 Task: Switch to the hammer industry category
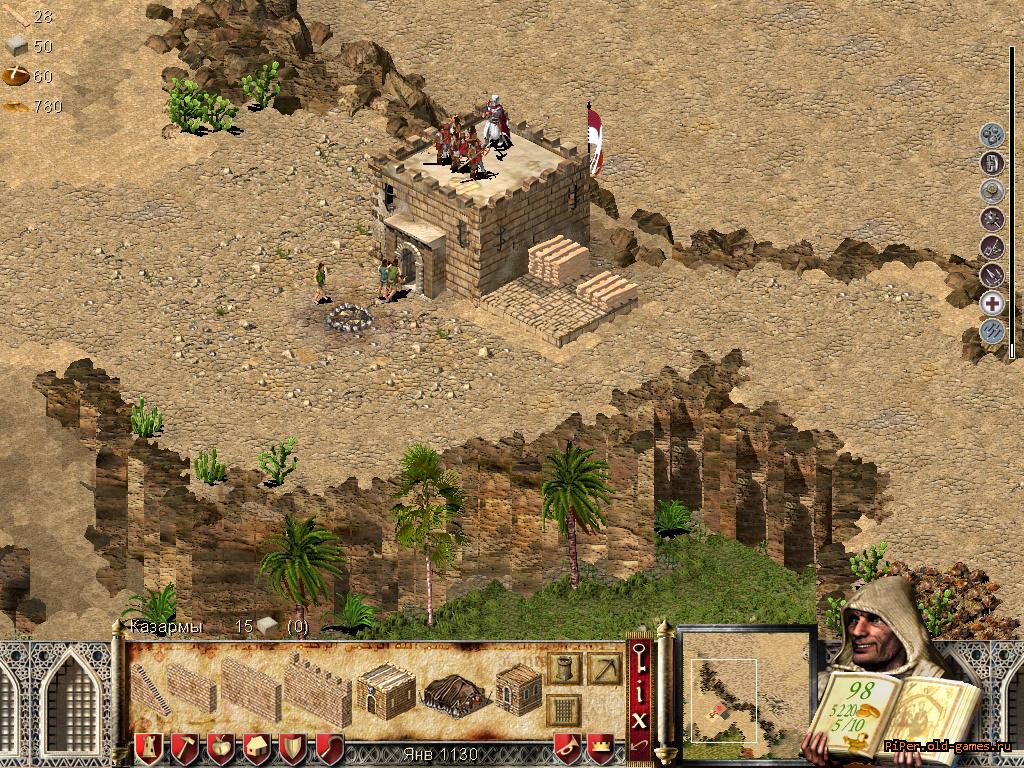[185, 748]
